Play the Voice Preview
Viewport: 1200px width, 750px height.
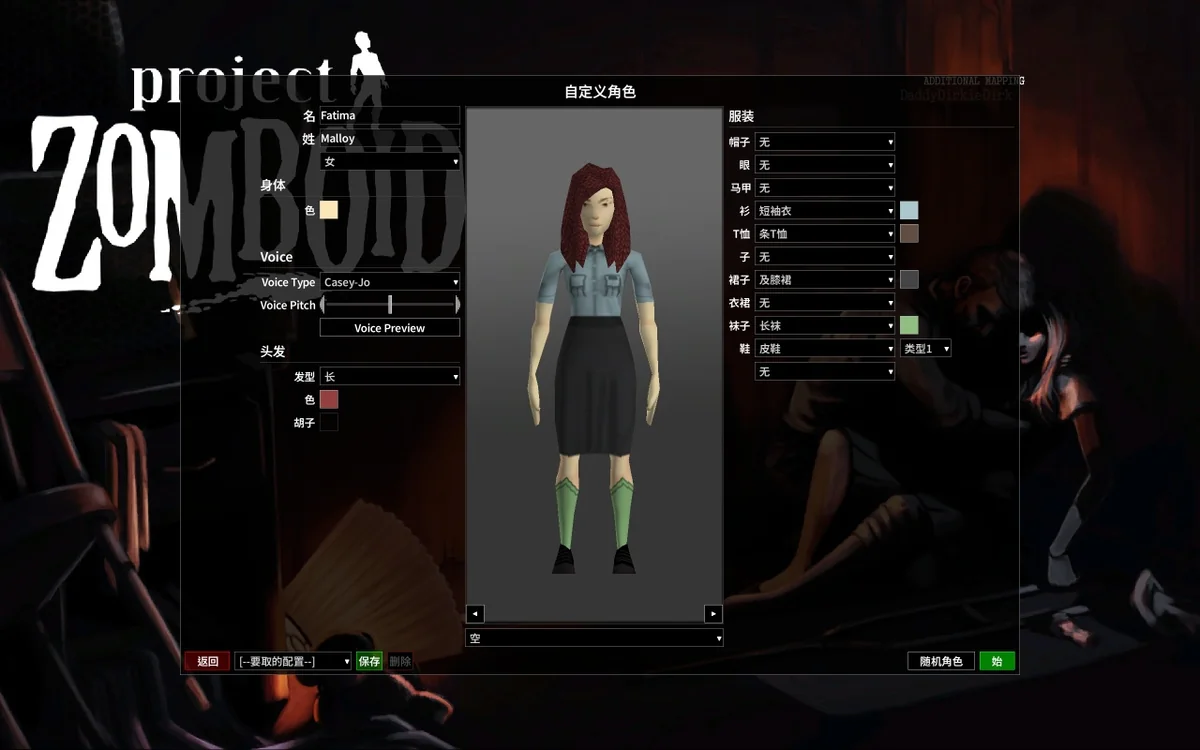(x=390, y=328)
